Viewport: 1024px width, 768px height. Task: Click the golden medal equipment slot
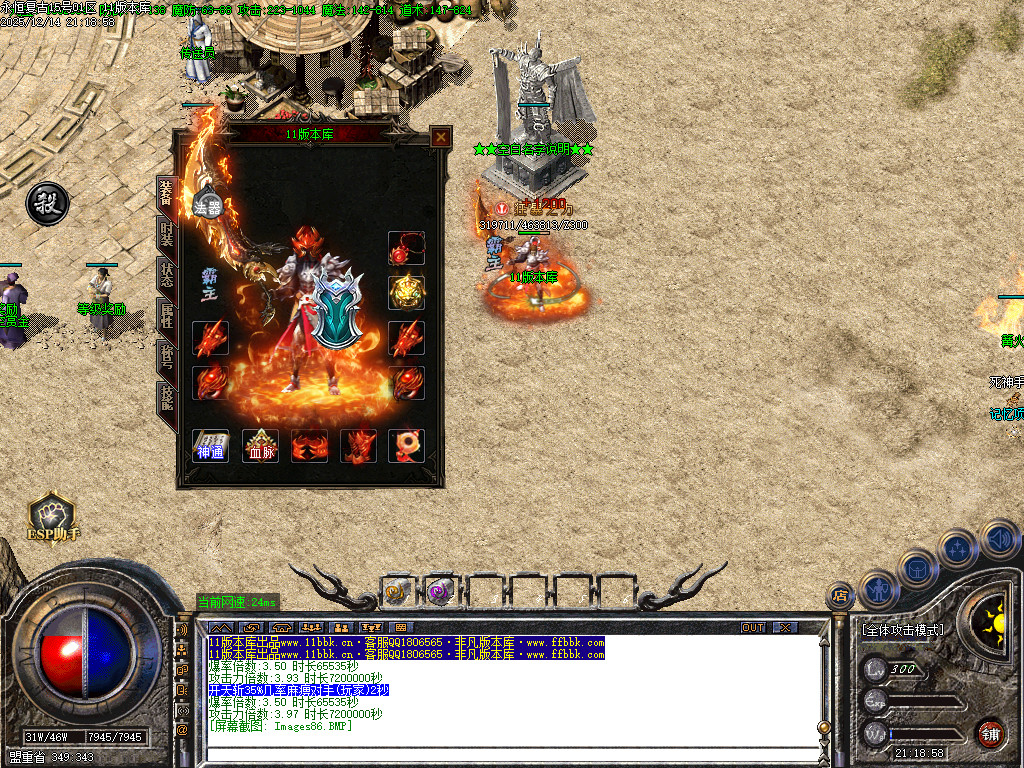point(406,292)
